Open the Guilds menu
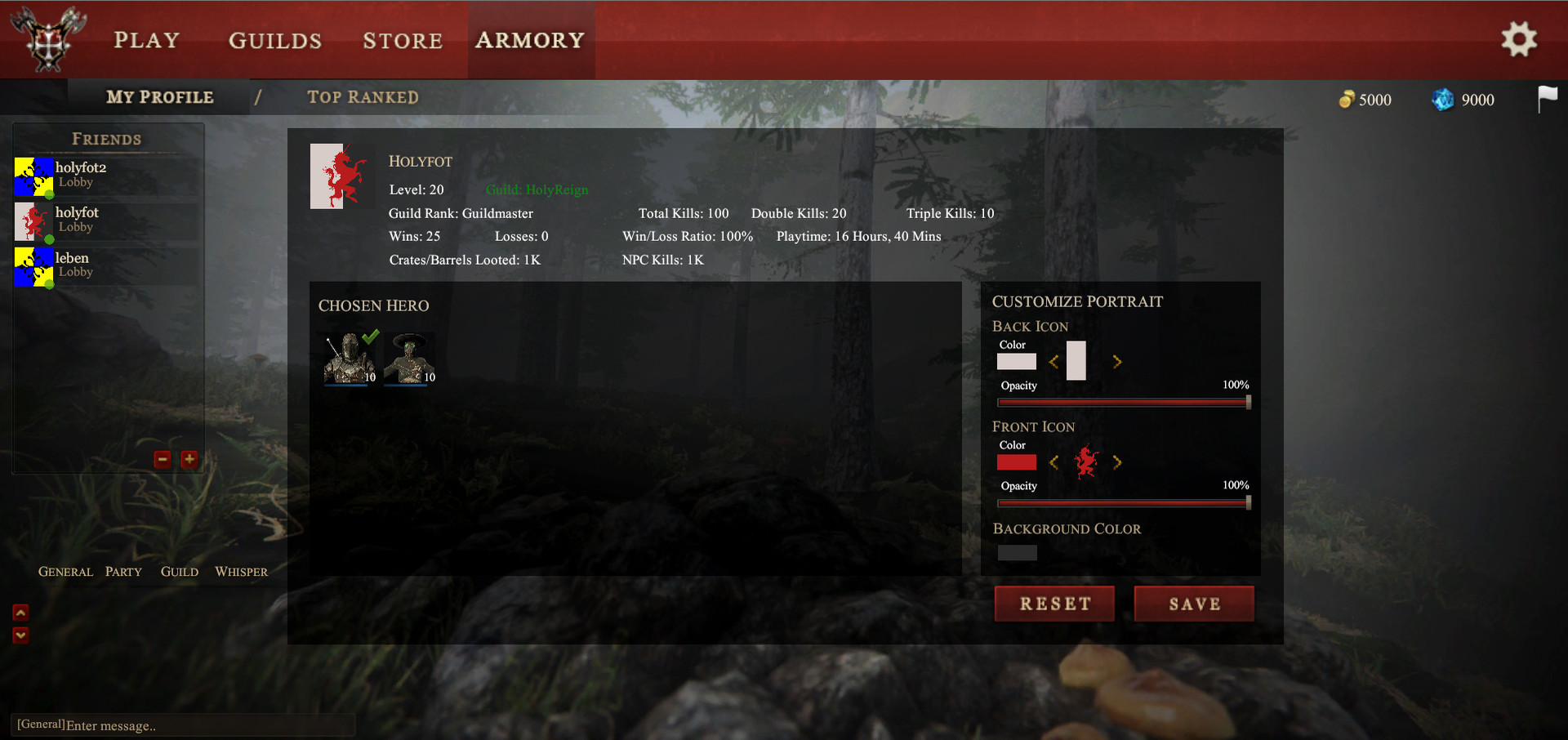The width and height of the screenshot is (1568, 740). [274, 39]
